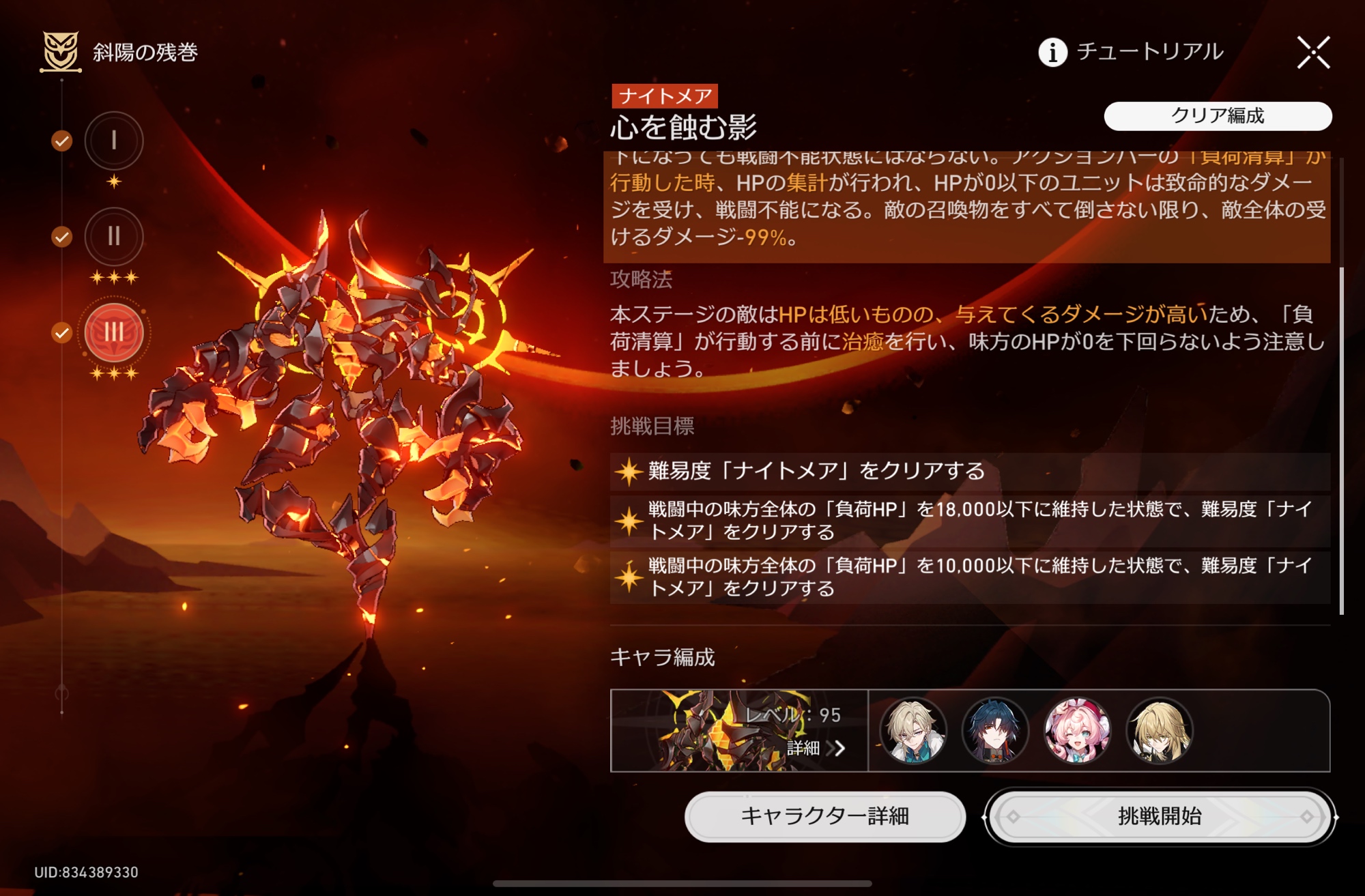Select stage I node

click(x=114, y=141)
